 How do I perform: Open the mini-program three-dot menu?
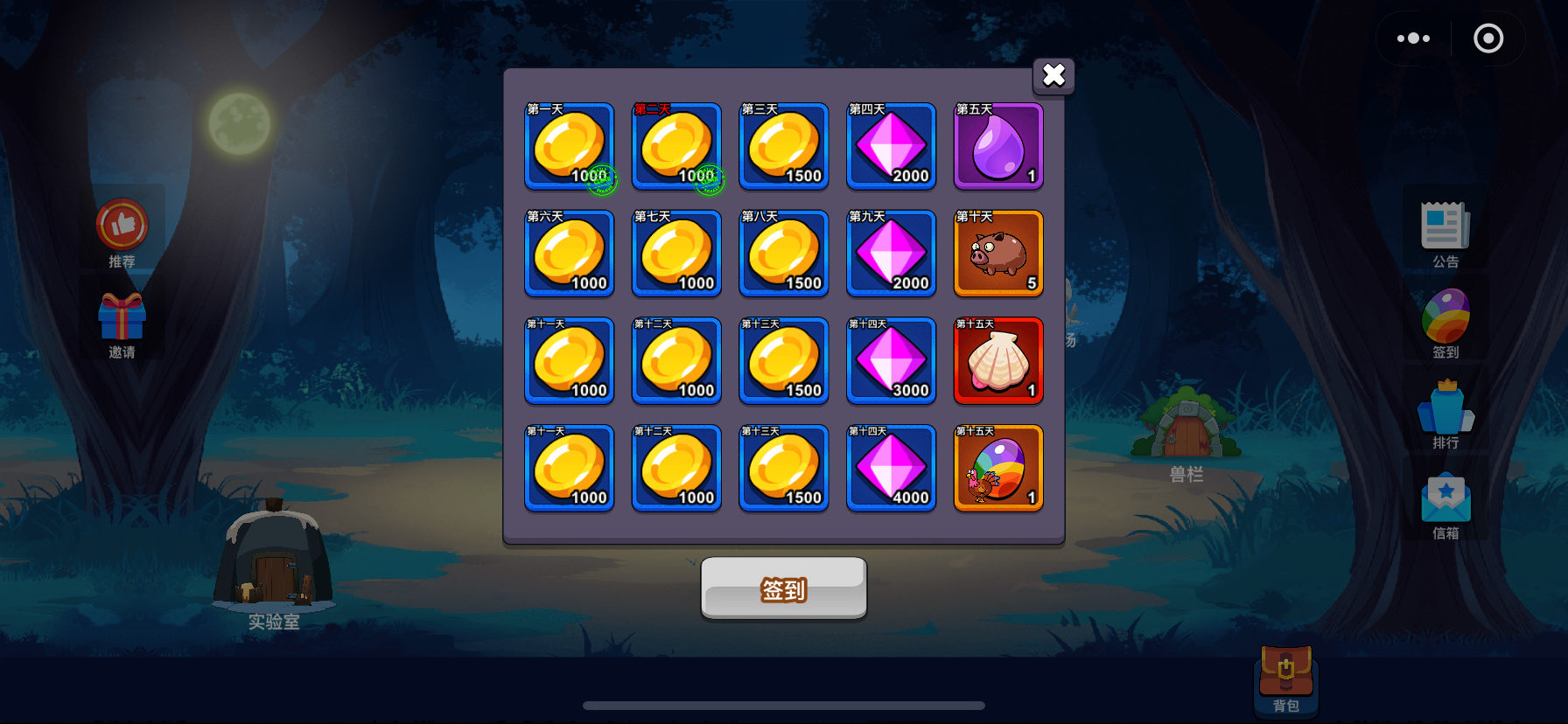pos(1413,38)
